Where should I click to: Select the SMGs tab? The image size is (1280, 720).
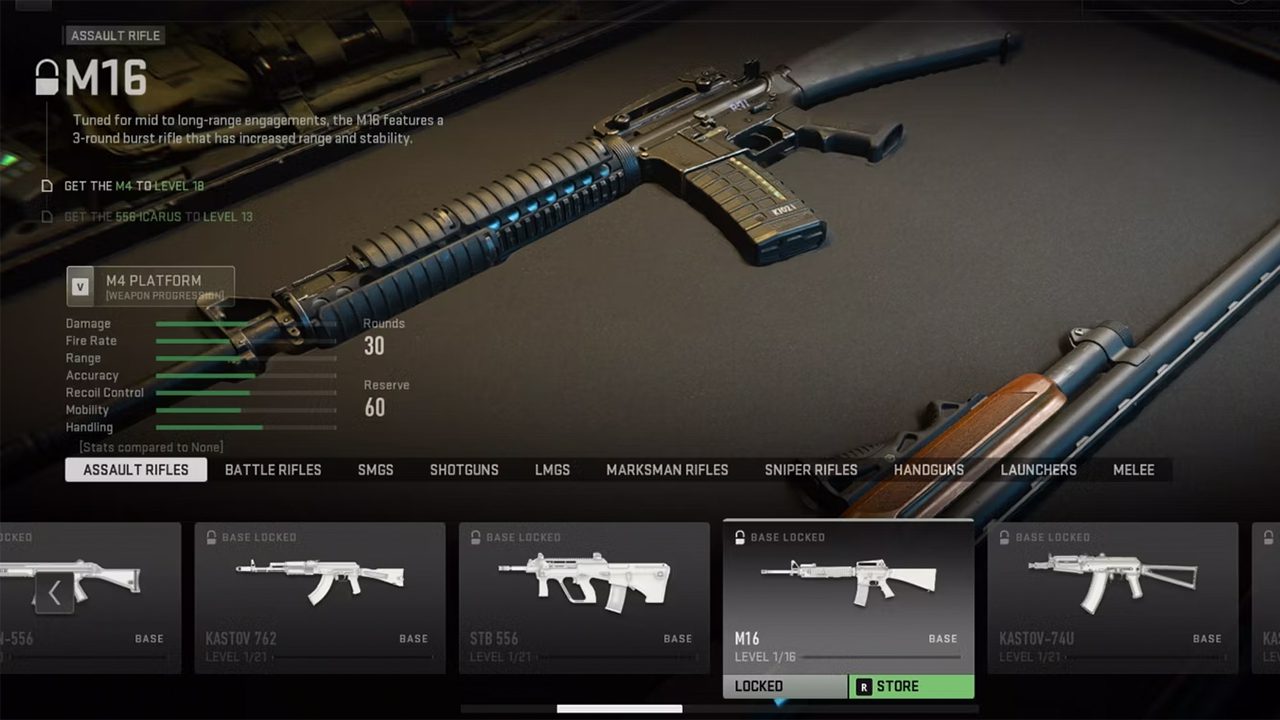coord(376,470)
